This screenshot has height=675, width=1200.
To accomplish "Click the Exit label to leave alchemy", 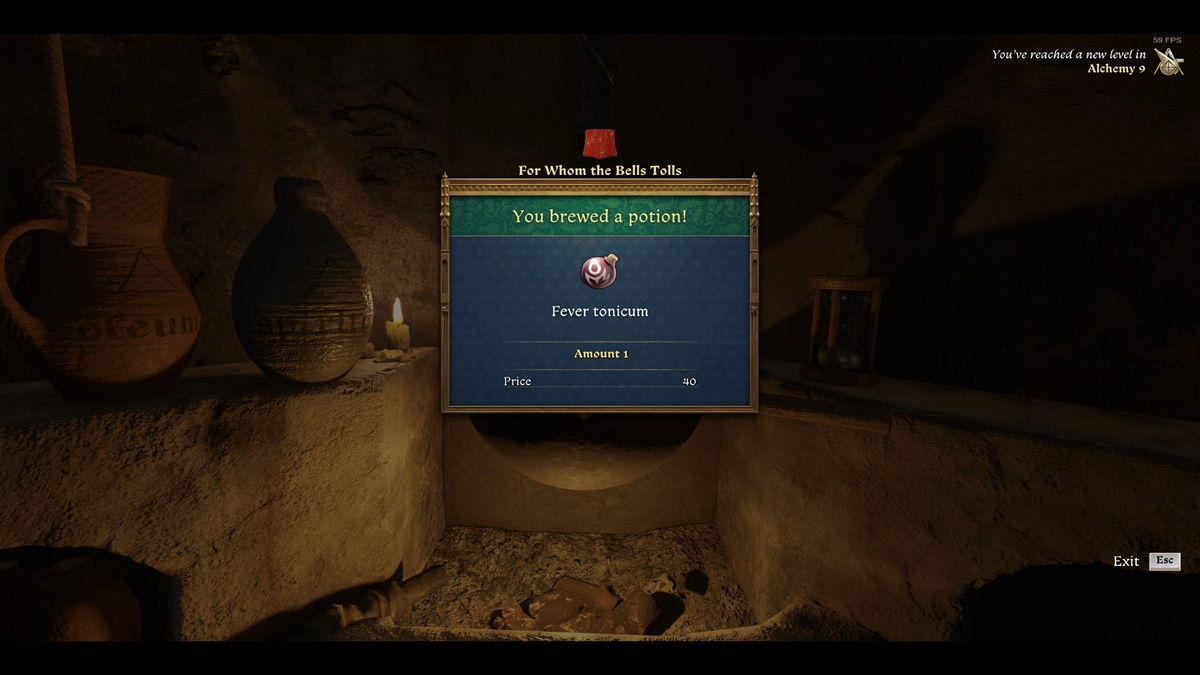I will (x=1126, y=561).
